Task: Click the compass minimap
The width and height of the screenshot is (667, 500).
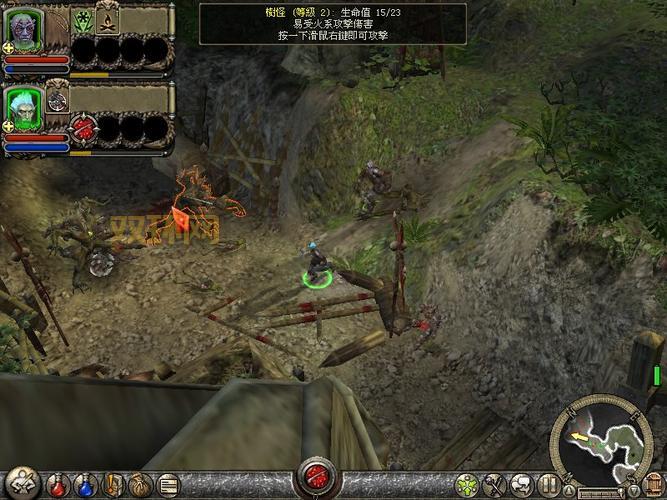Action: 602,440
